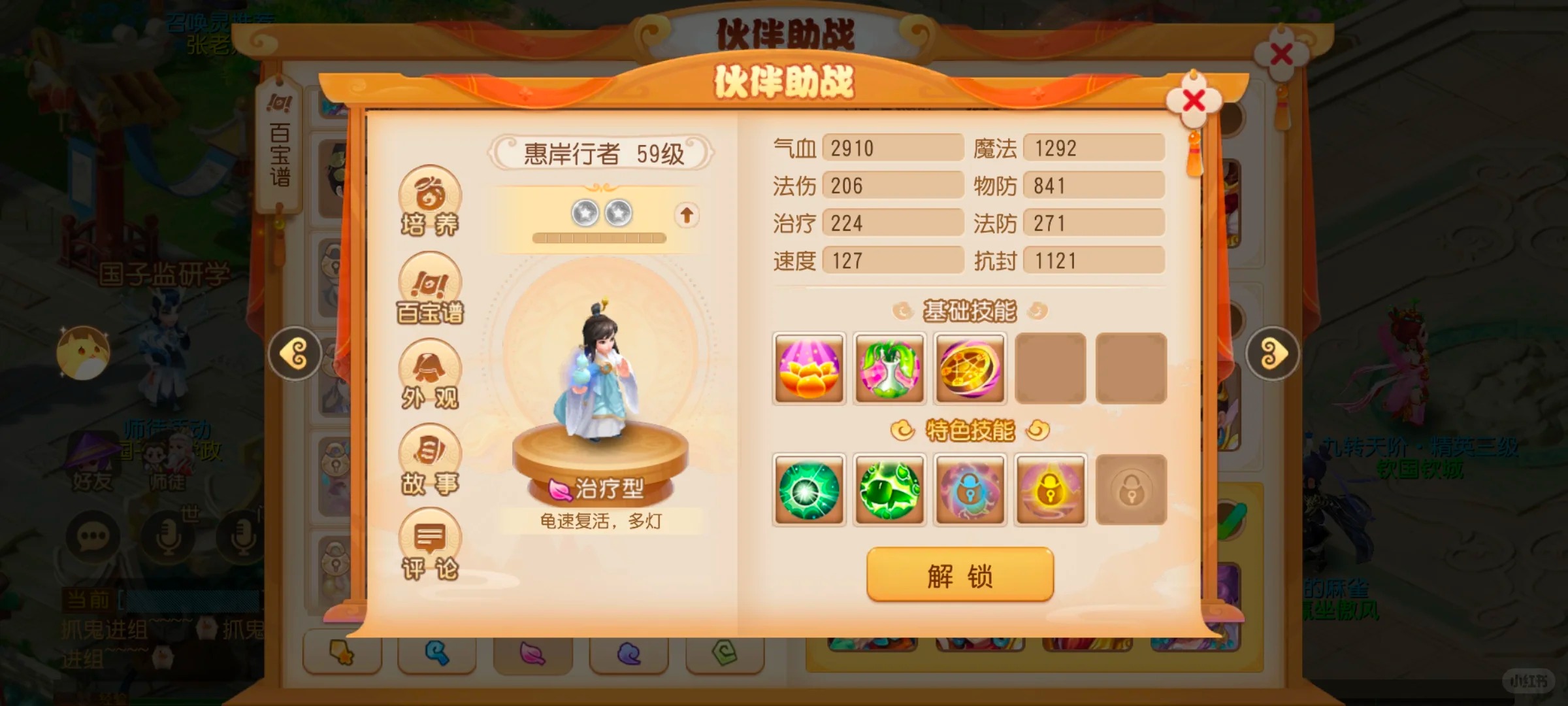Click the star upgrade arrow button
Screen dimensions: 1568x706
click(686, 214)
